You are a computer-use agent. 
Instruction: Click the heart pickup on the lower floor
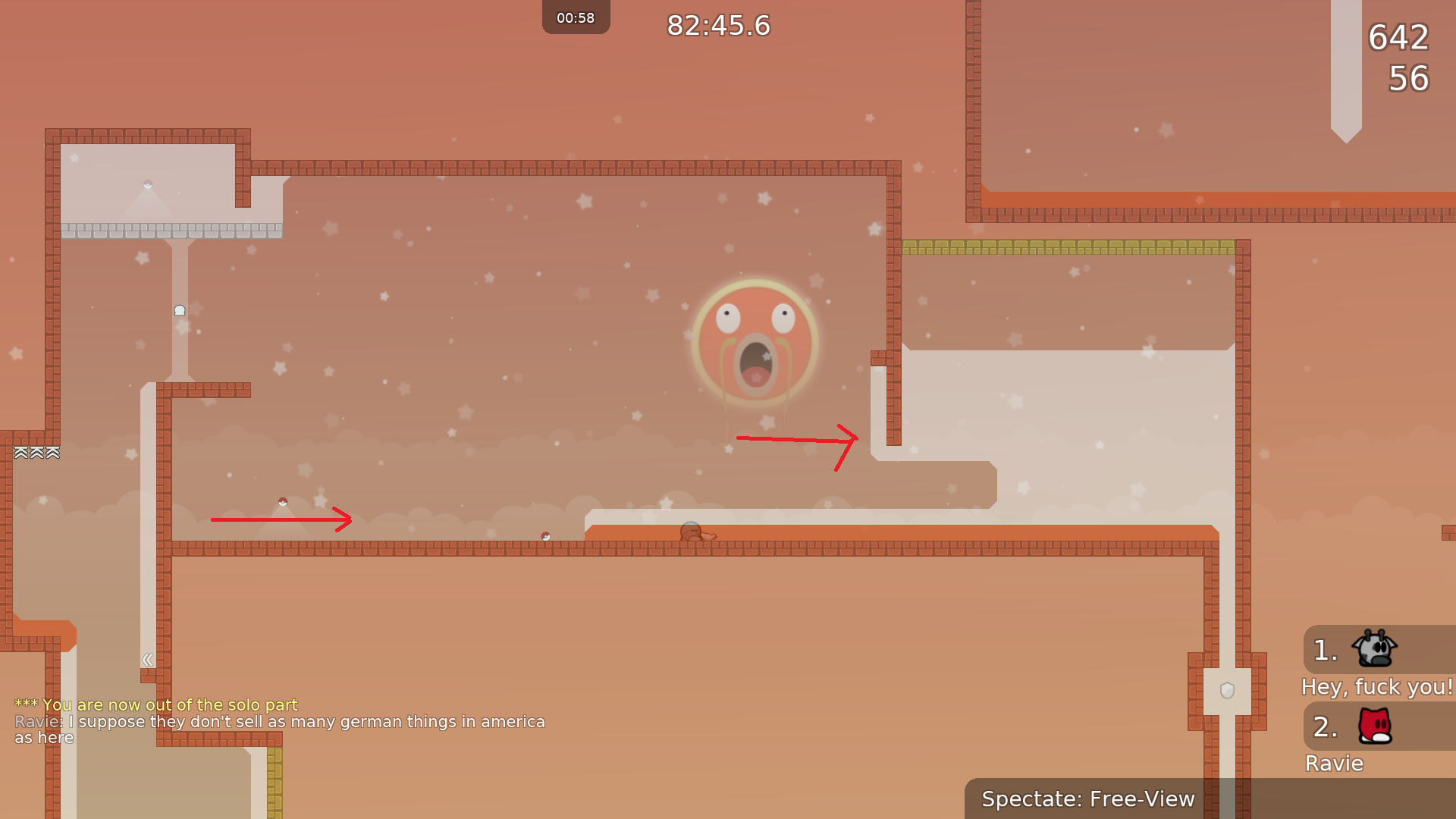click(544, 535)
